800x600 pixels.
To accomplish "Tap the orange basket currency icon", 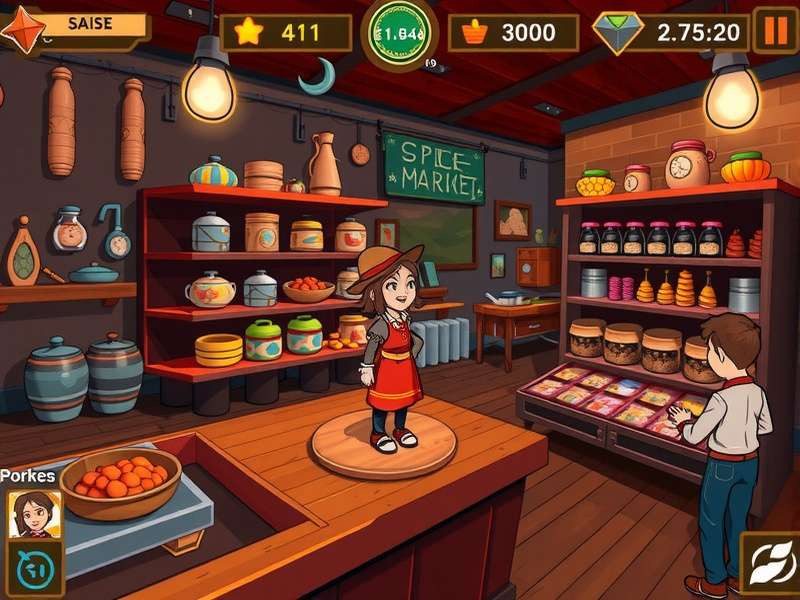I will coord(474,32).
